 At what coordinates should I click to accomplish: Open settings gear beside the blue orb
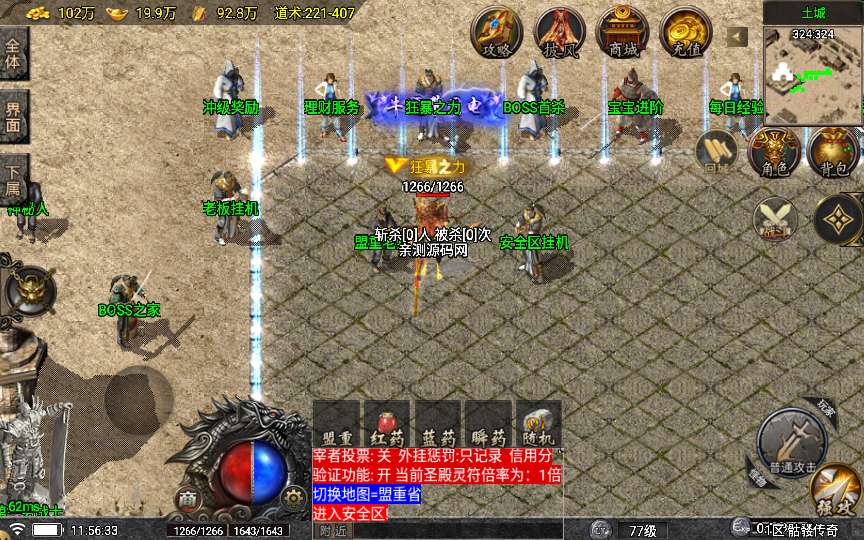[293, 497]
